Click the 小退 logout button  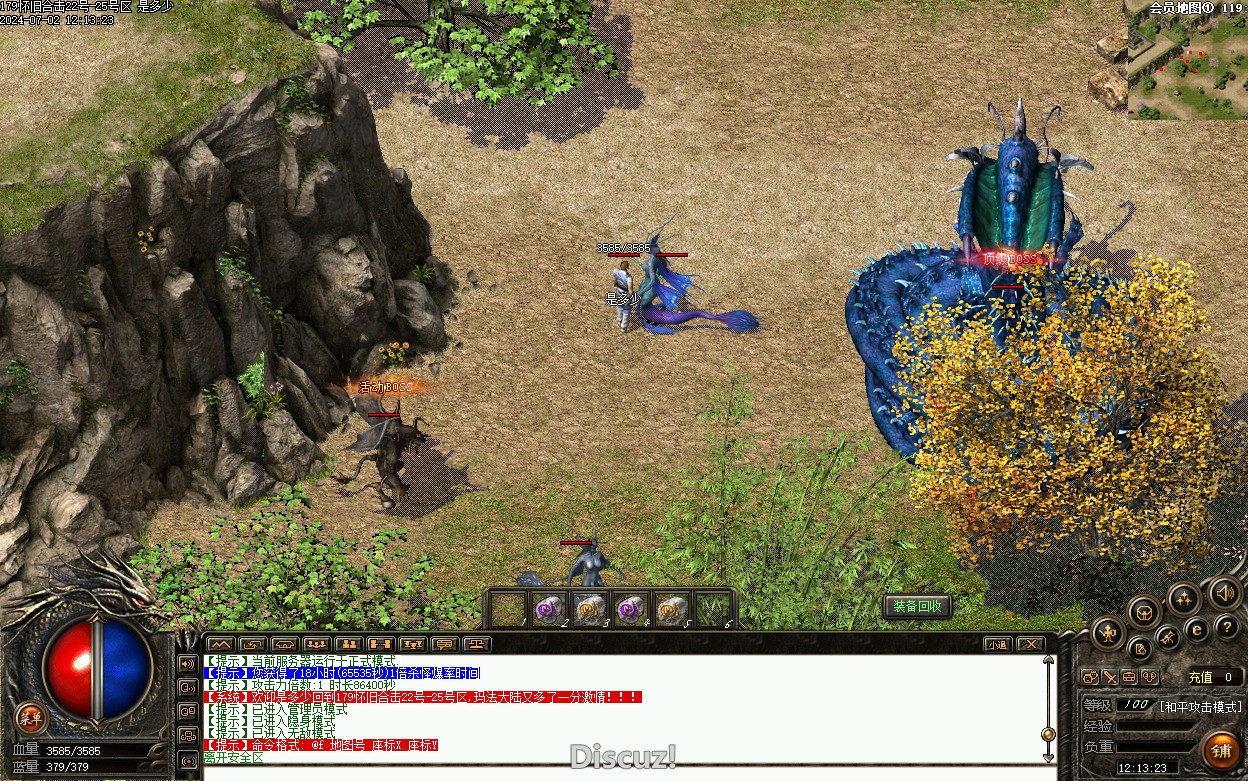(996, 644)
